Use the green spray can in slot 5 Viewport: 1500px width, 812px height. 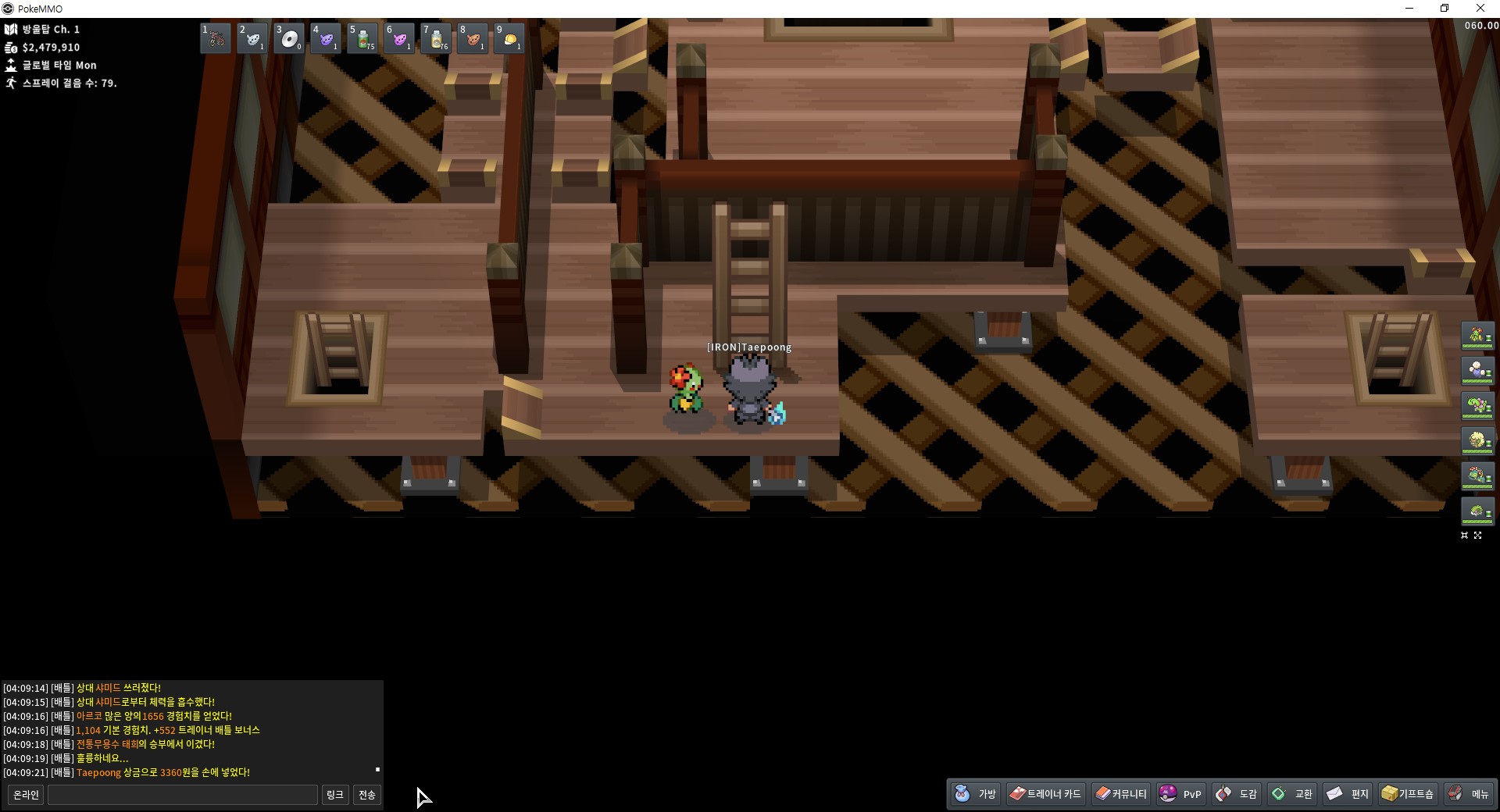[362, 38]
